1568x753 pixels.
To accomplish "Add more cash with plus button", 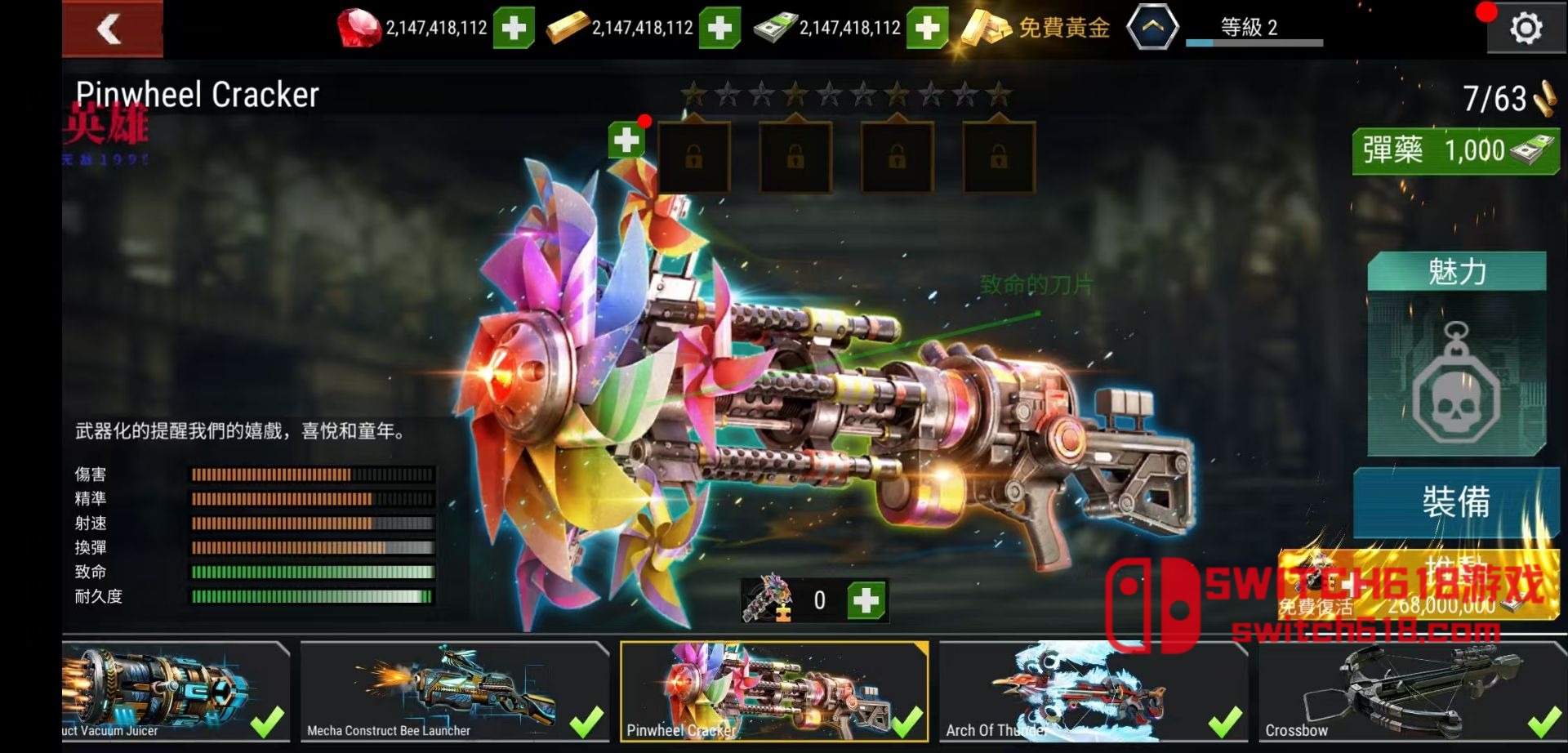I will (927, 29).
